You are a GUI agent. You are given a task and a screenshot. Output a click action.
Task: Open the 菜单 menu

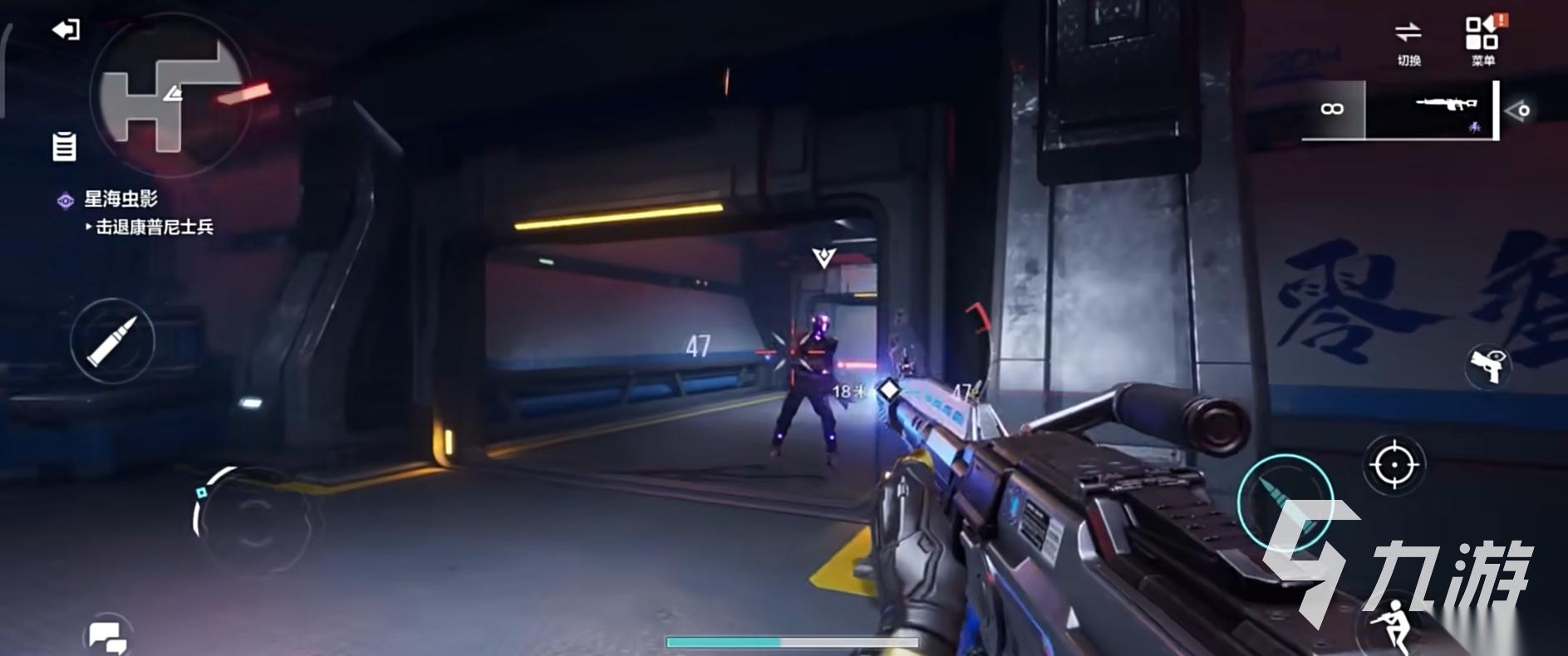coord(1482,42)
